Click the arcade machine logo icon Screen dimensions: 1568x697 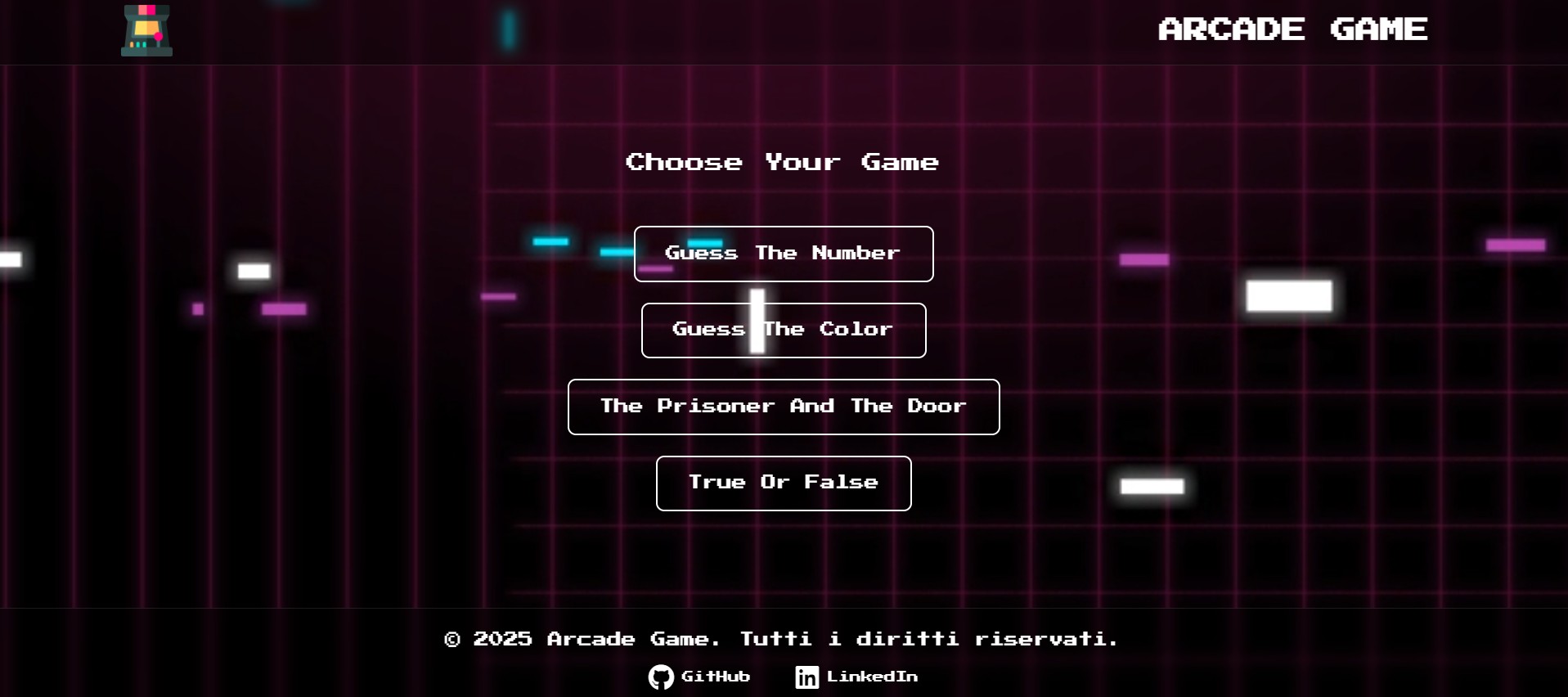(146, 30)
